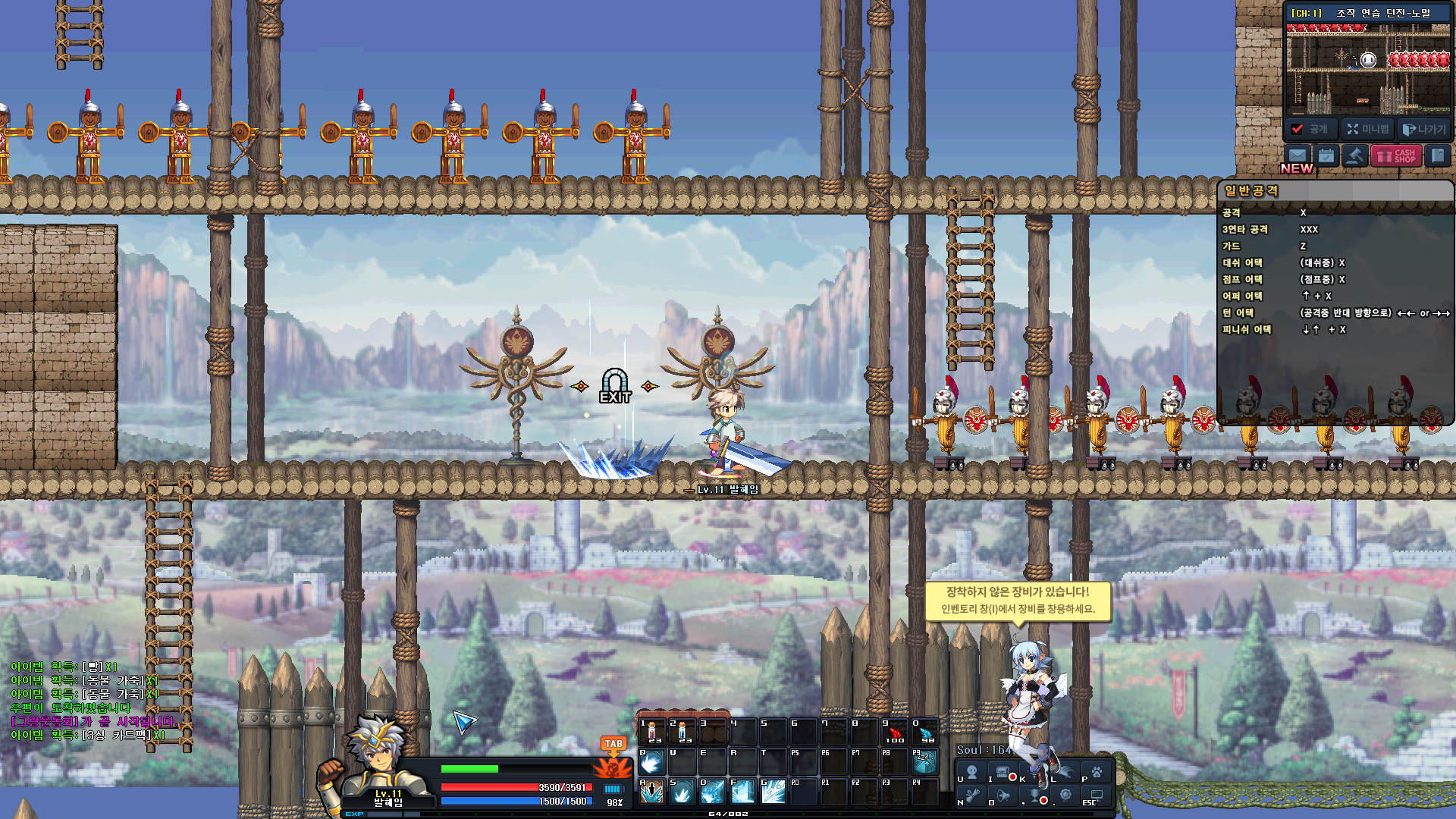Open the calendar attendance icon
Viewport: 1456px width, 819px height.
click(x=1326, y=156)
